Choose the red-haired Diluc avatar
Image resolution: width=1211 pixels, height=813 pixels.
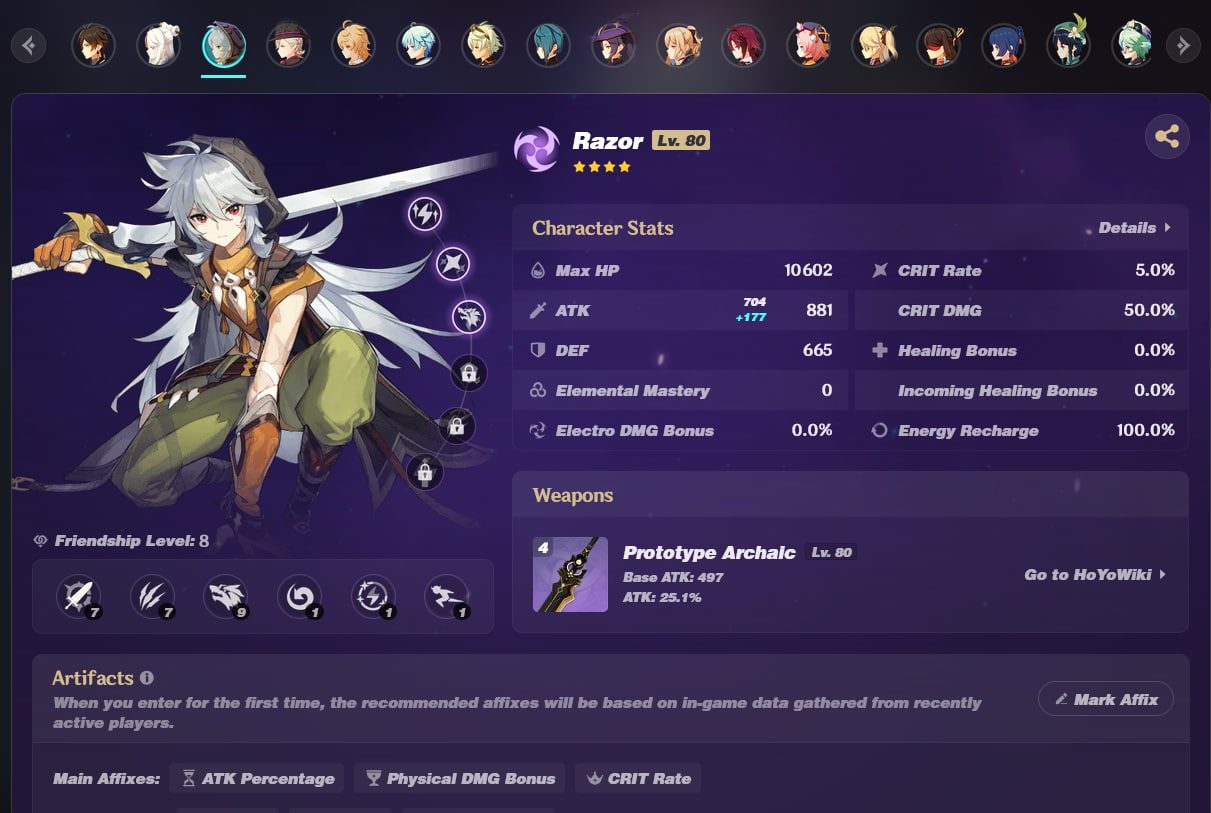point(743,45)
